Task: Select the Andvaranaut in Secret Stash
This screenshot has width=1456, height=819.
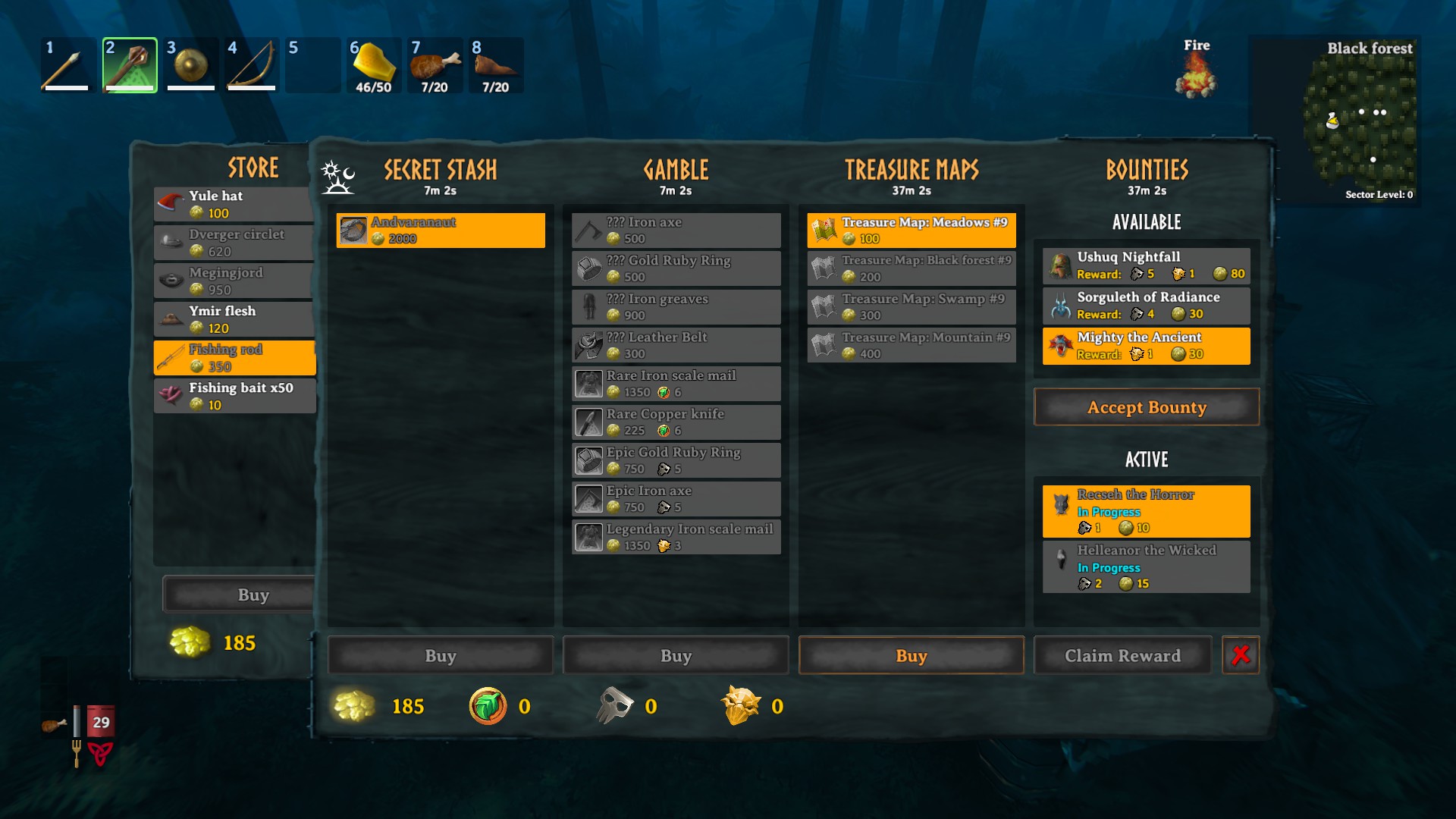Action: point(440,230)
